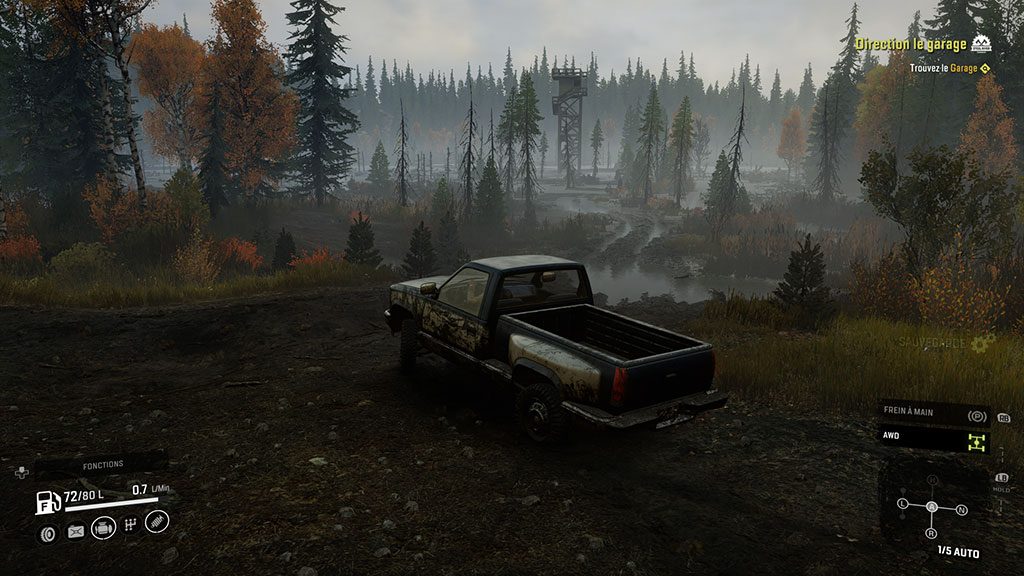Open the Fonctions panel
Viewport: 1024px width, 576px height.
[103, 464]
